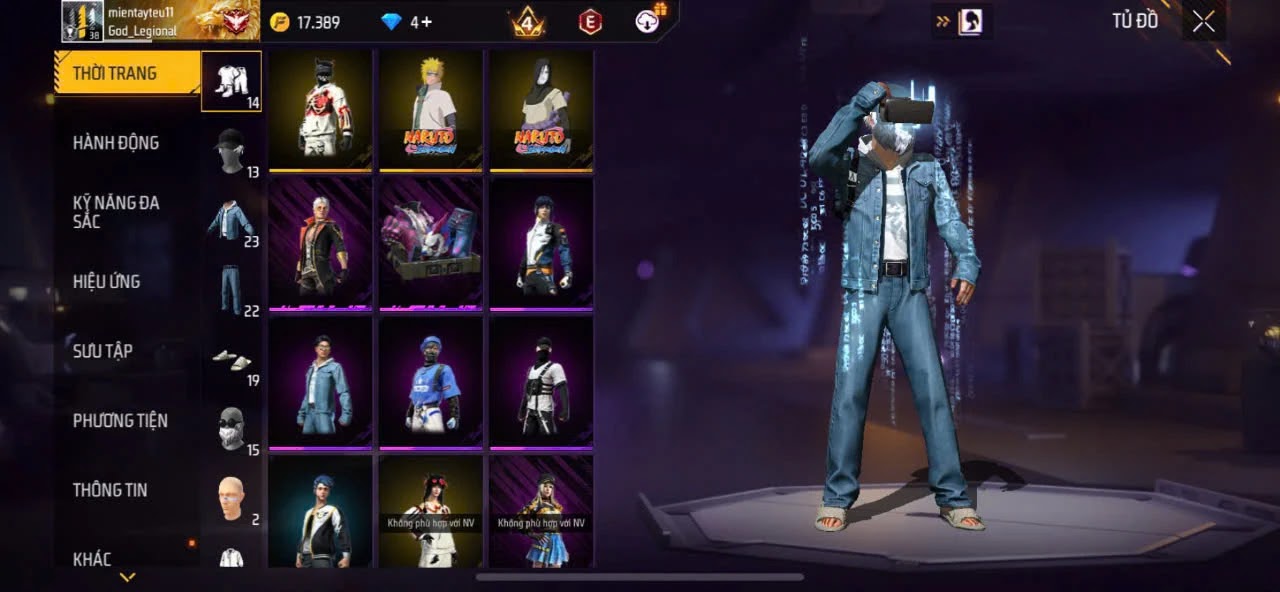Select the Hiệu Ứng tab
1280x592 pixels.
coord(107,282)
